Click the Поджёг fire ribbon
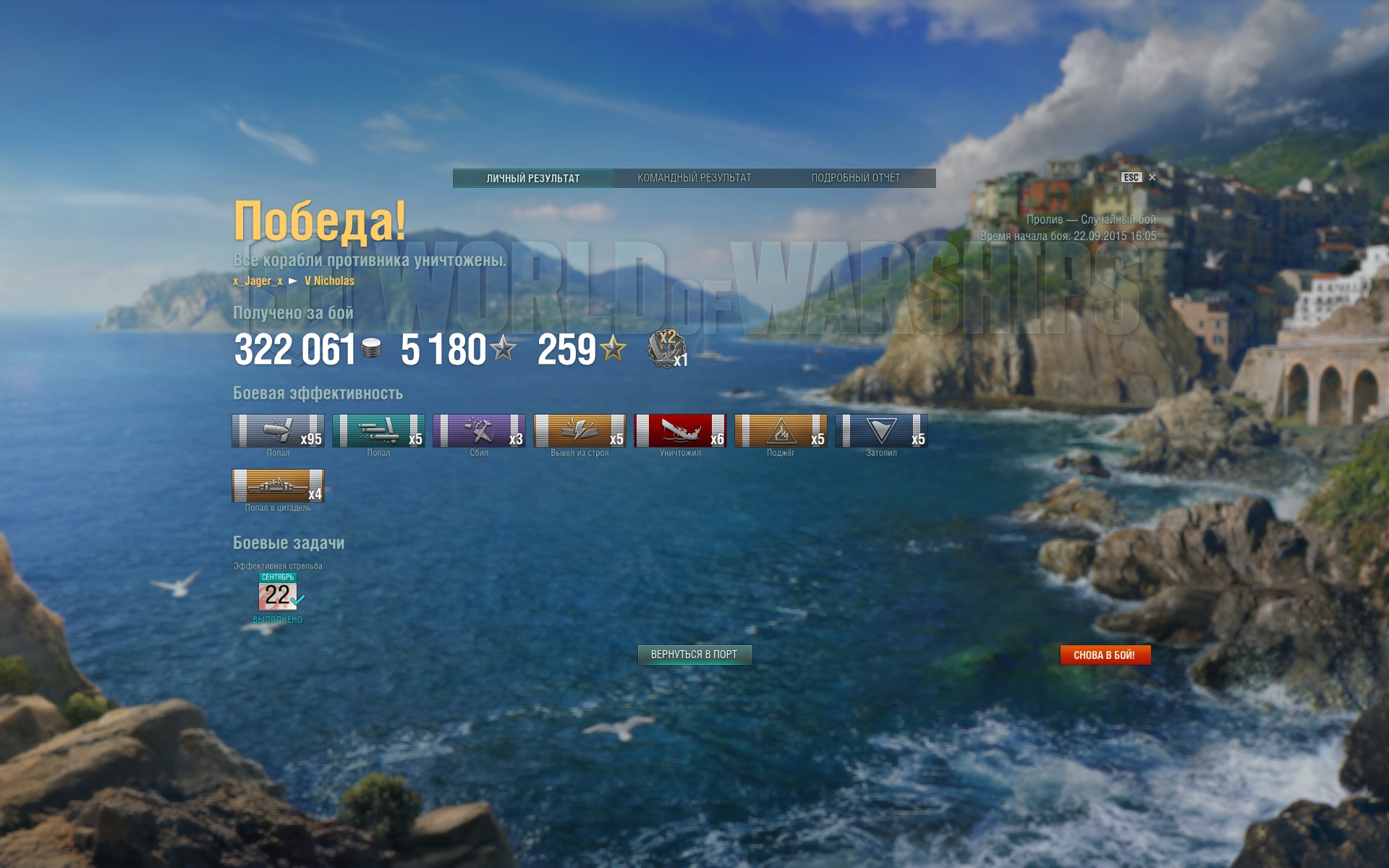 coord(781,430)
